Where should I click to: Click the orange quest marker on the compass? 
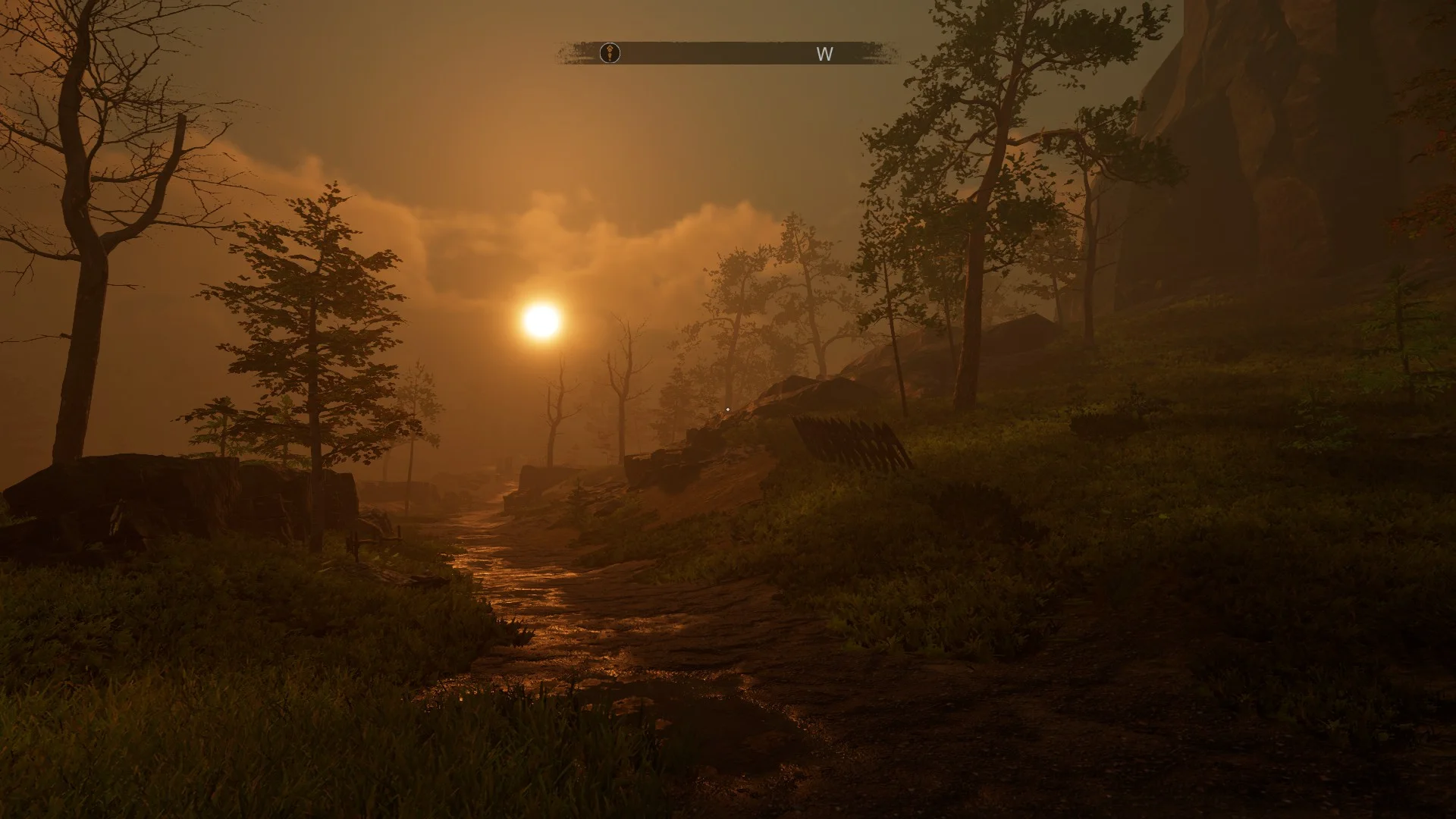pyautogui.click(x=610, y=53)
